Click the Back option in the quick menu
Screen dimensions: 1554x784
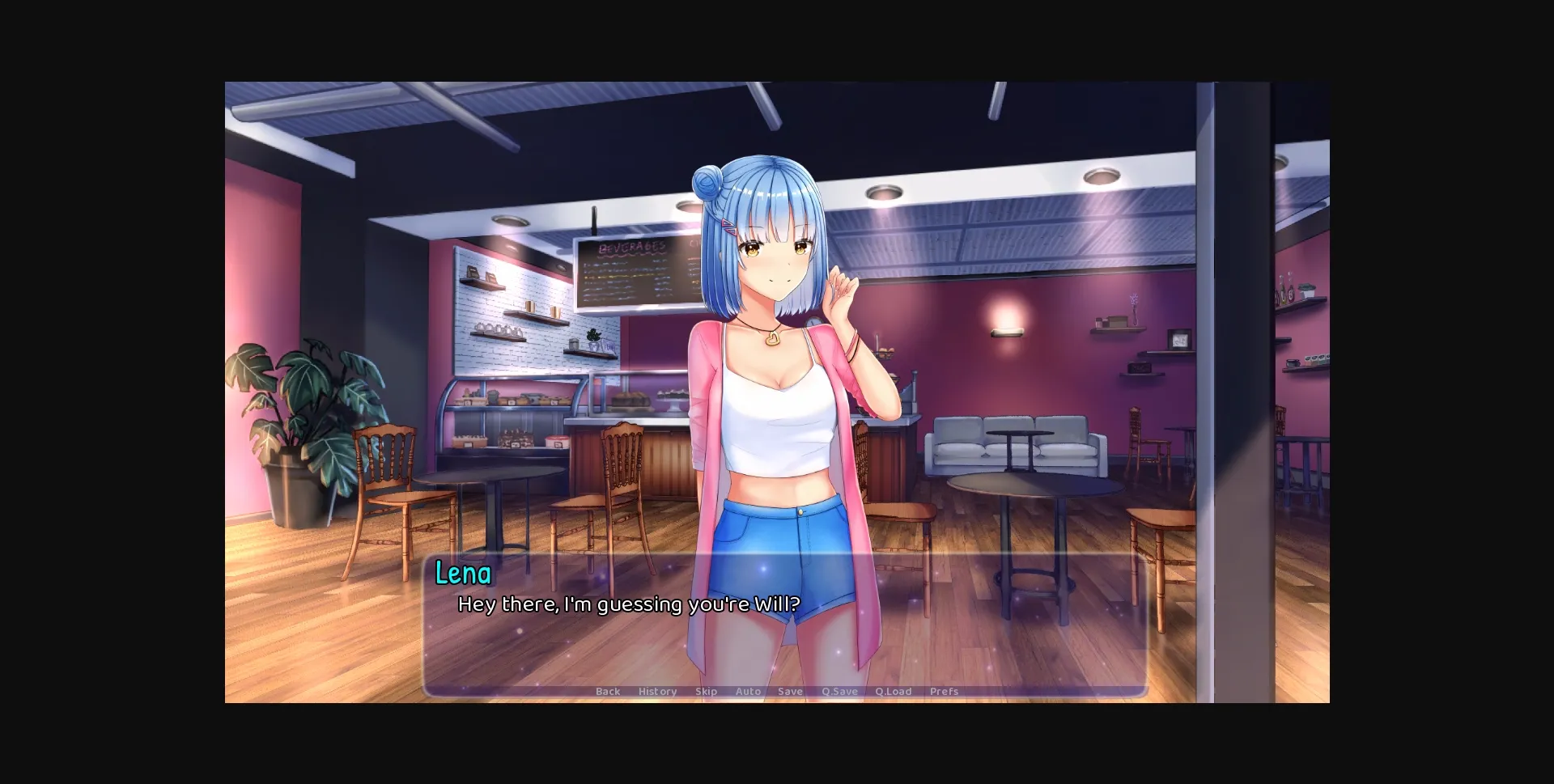(x=607, y=692)
